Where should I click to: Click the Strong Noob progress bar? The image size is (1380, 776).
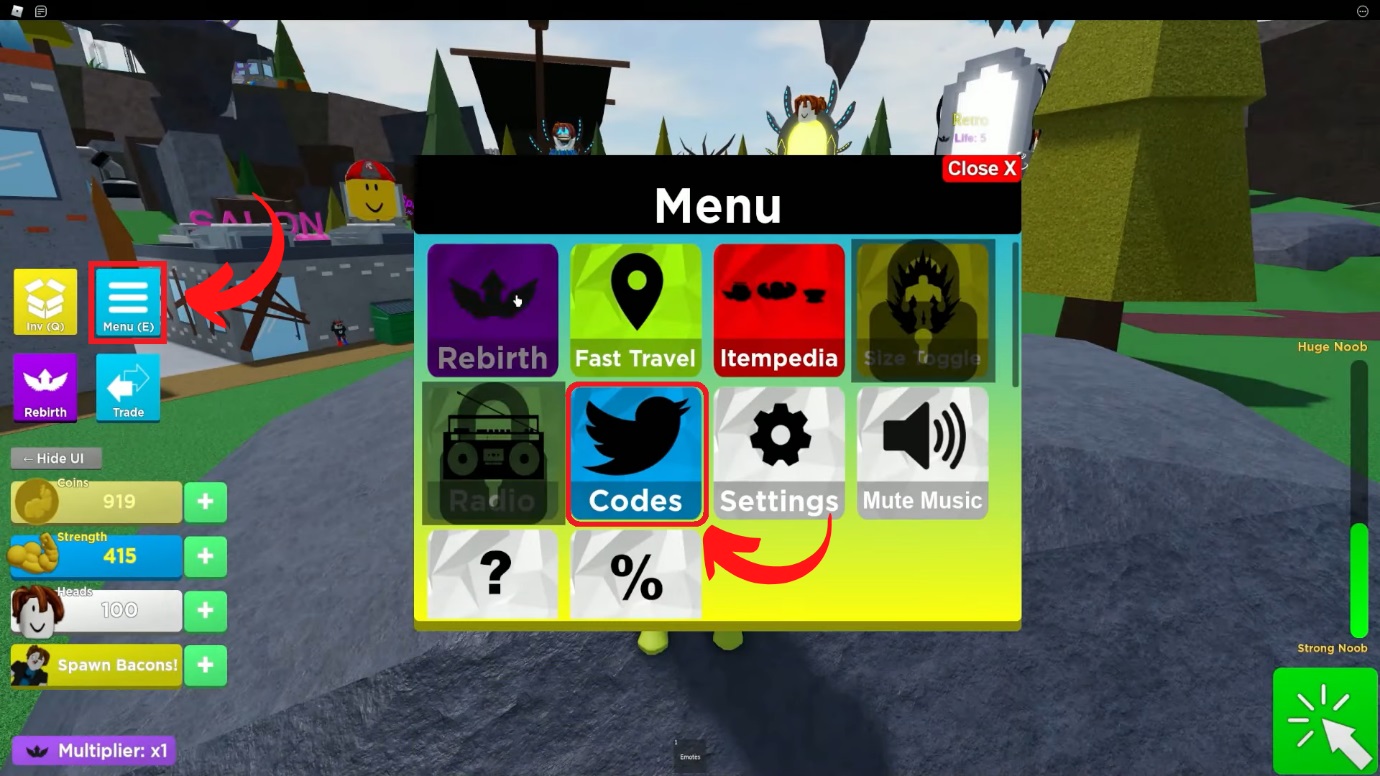pyautogui.click(x=1359, y=580)
